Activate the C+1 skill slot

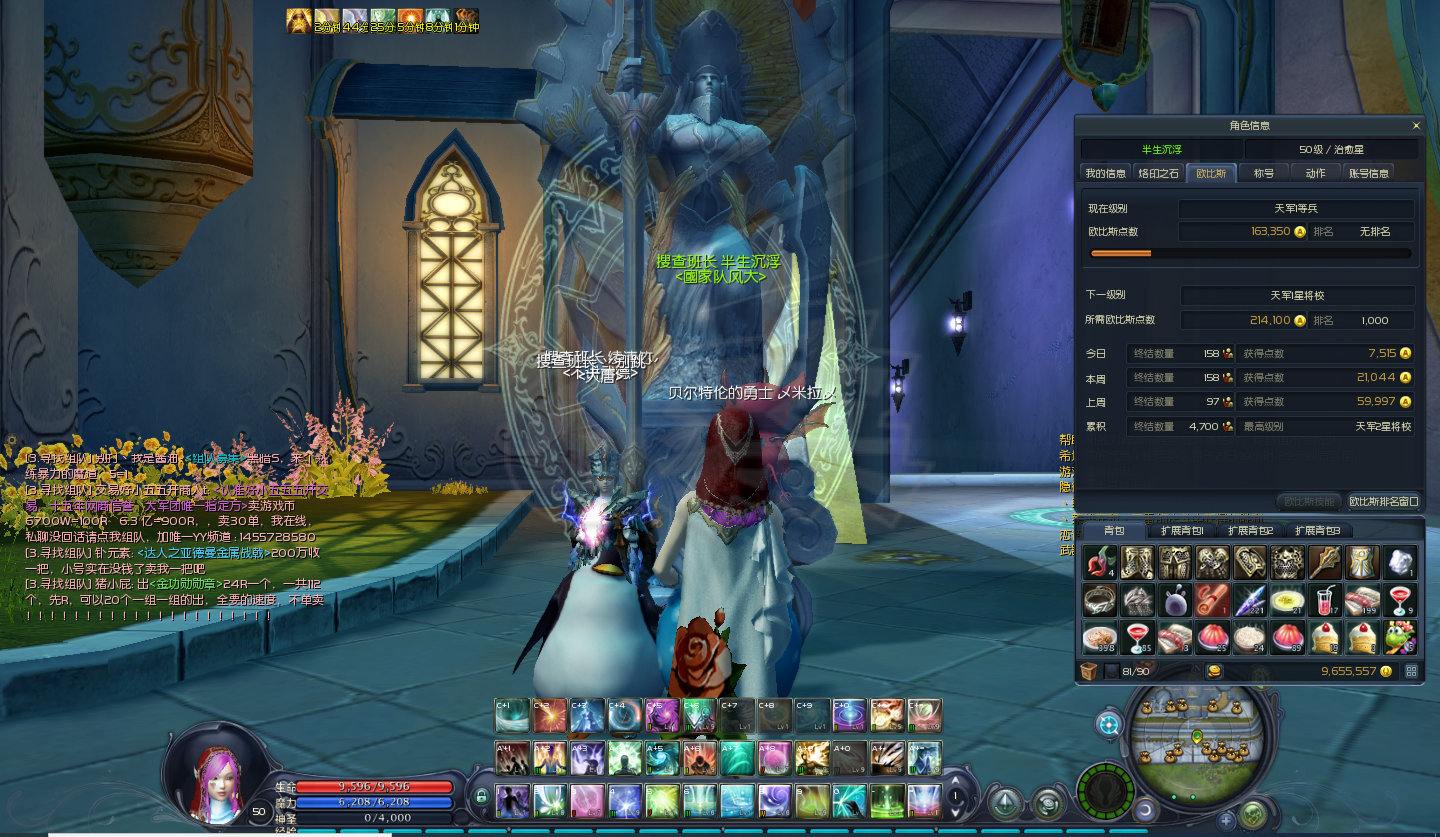tap(511, 715)
